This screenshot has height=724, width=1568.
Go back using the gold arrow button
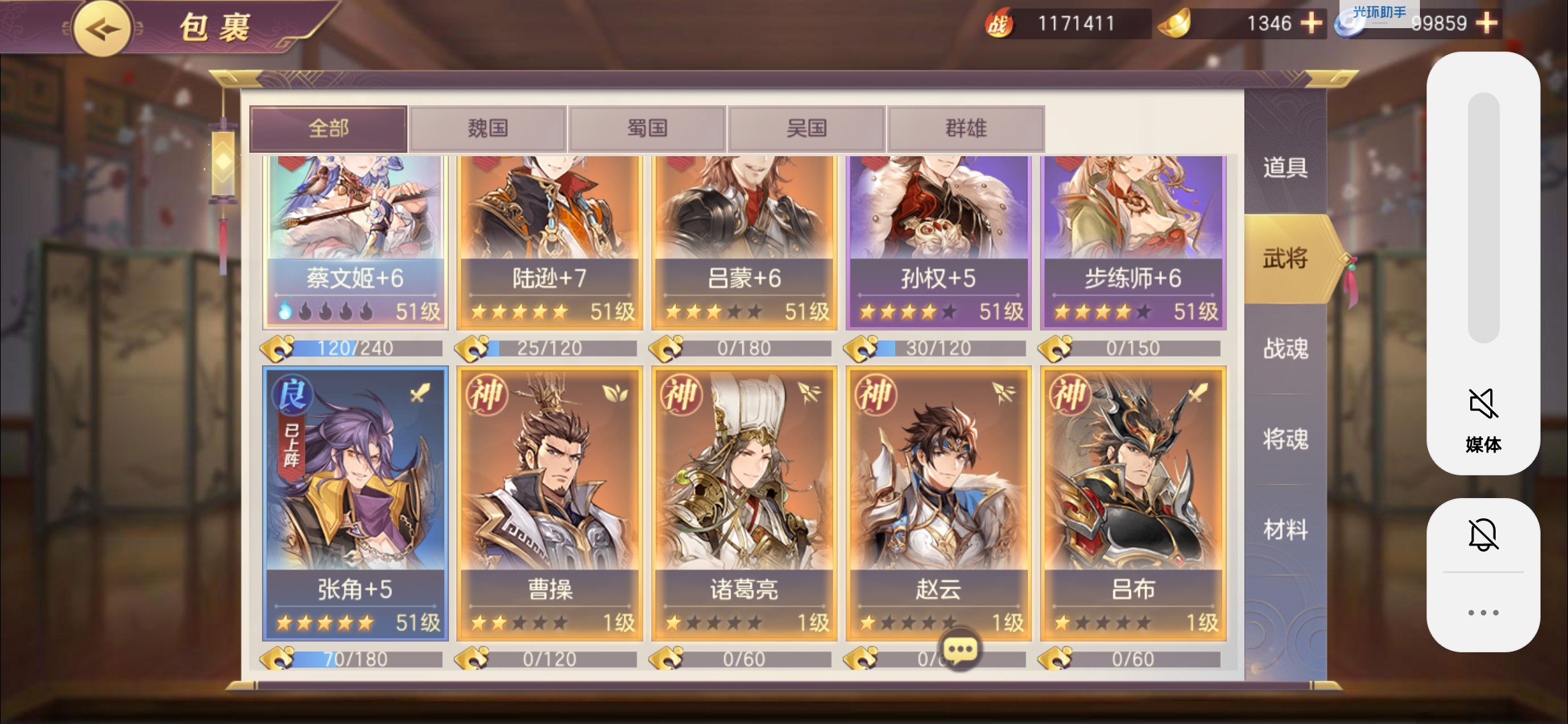point(102,29)
